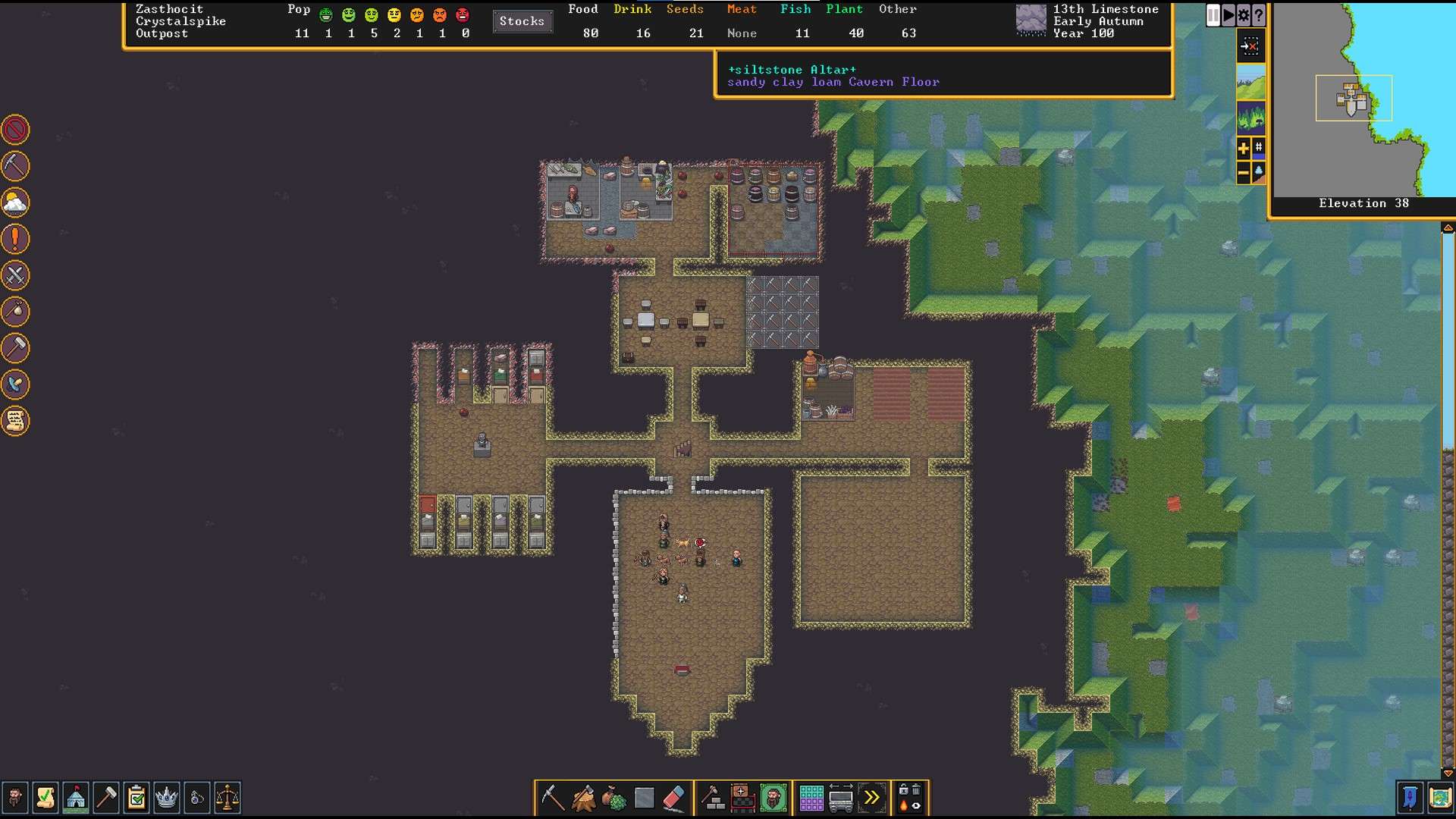The width and height of the screenshot is (1456, 819).
Task: Toggle the forbid padlock icon
Action: (x=902, y=789)
